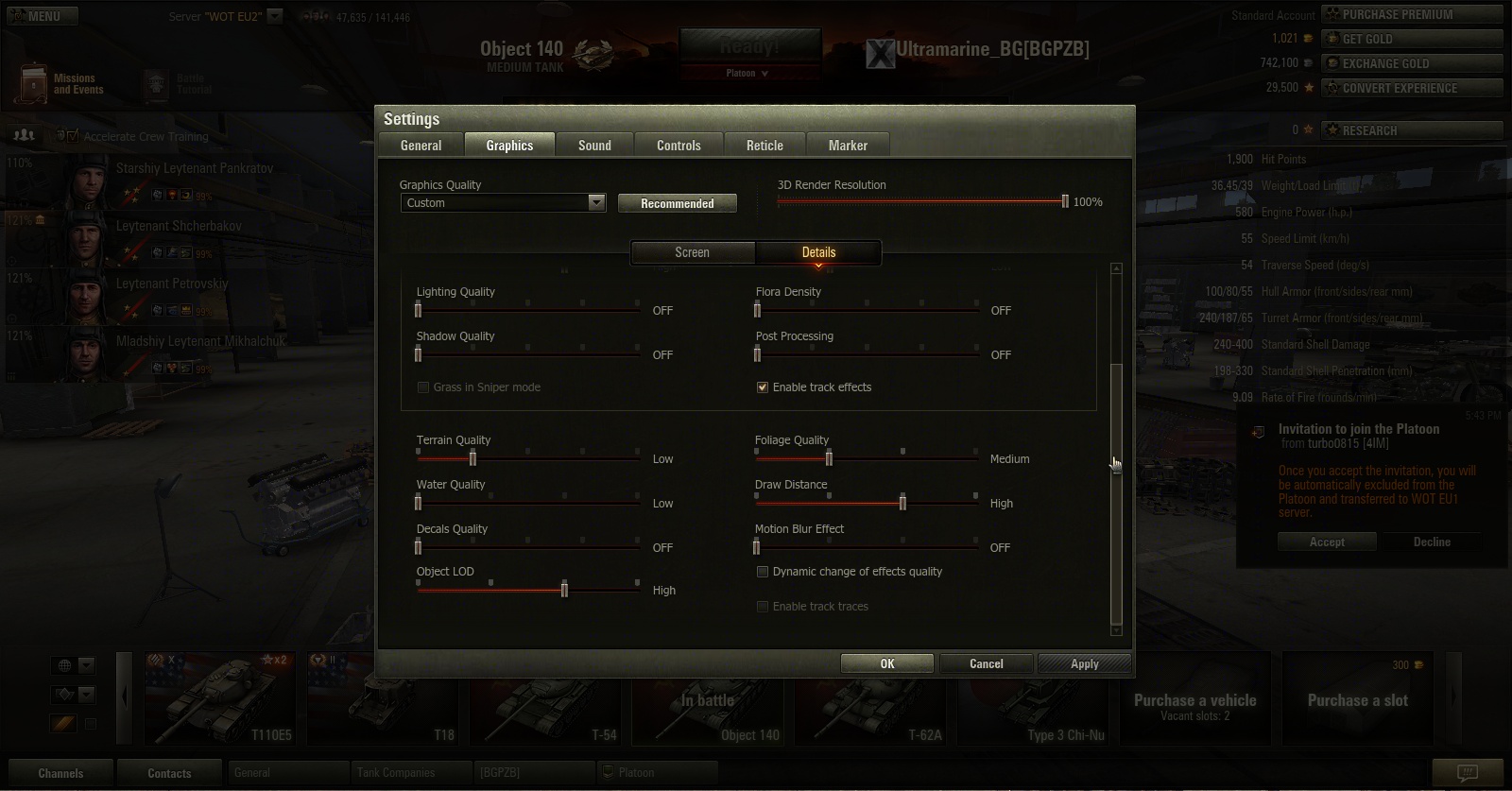
Task: Cancel the settings dialog
Action: pos(986,663)
